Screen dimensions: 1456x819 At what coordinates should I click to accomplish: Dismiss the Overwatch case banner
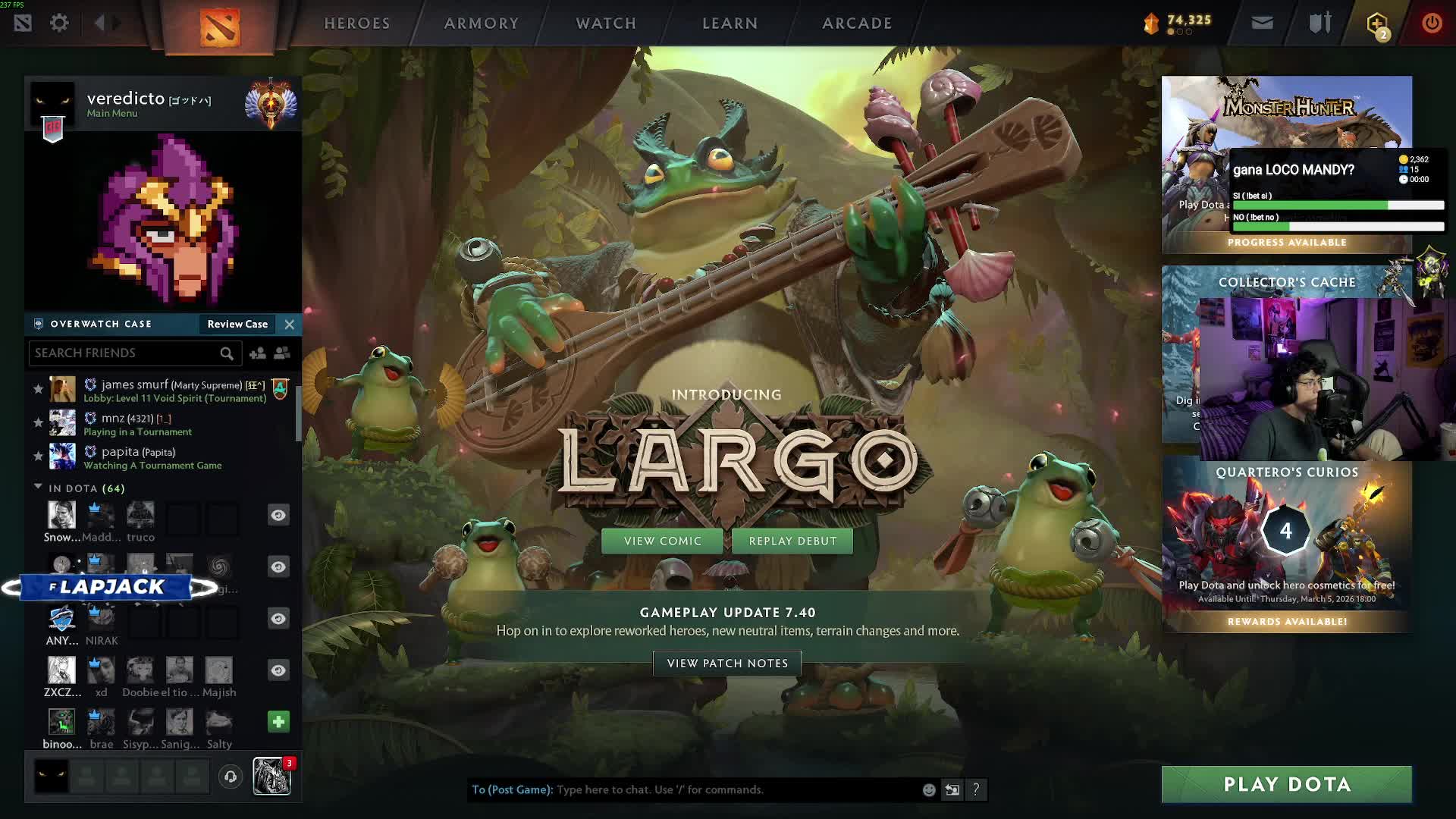(x=290, y=324)
